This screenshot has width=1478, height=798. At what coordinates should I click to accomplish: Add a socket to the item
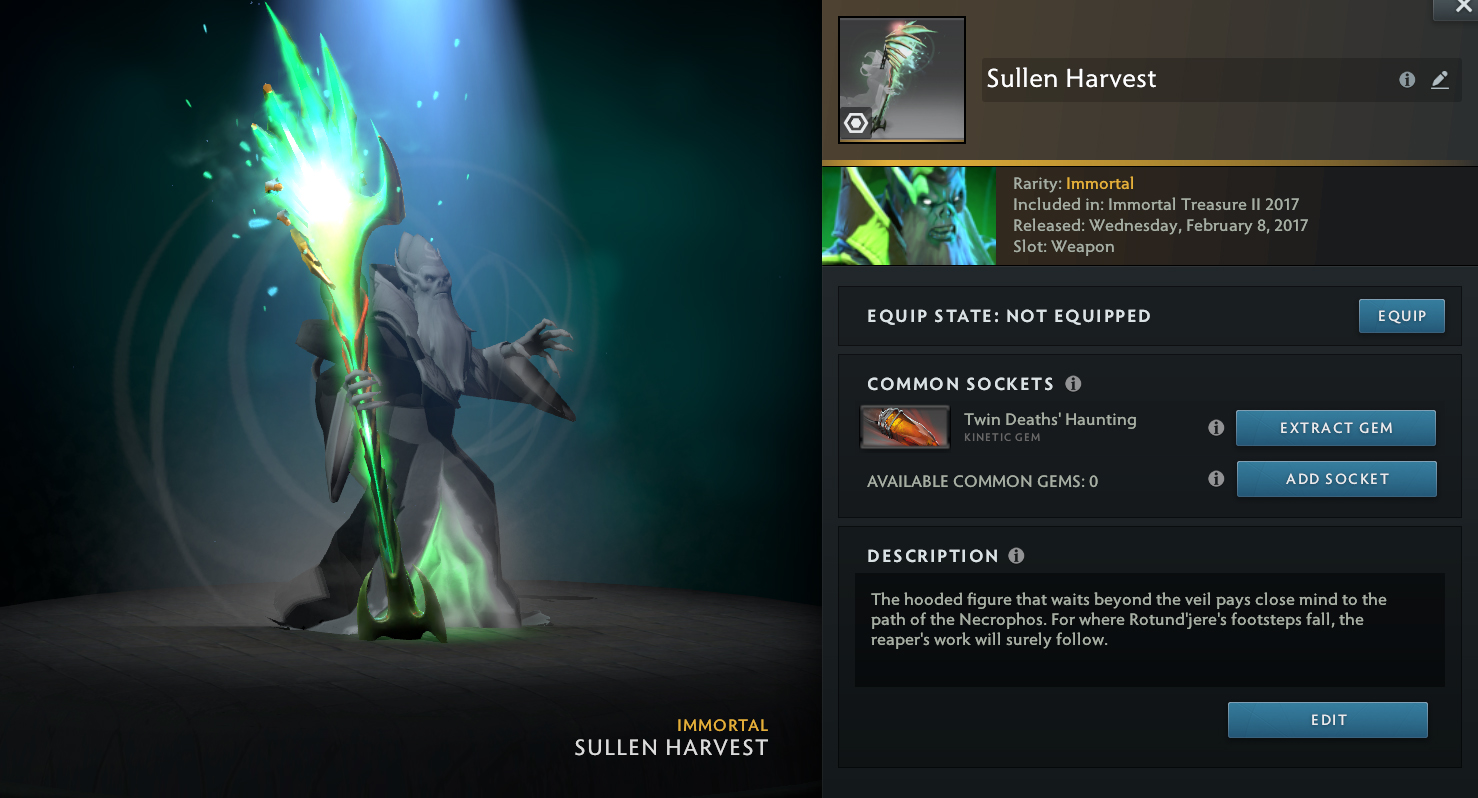tap(1336, 479)
